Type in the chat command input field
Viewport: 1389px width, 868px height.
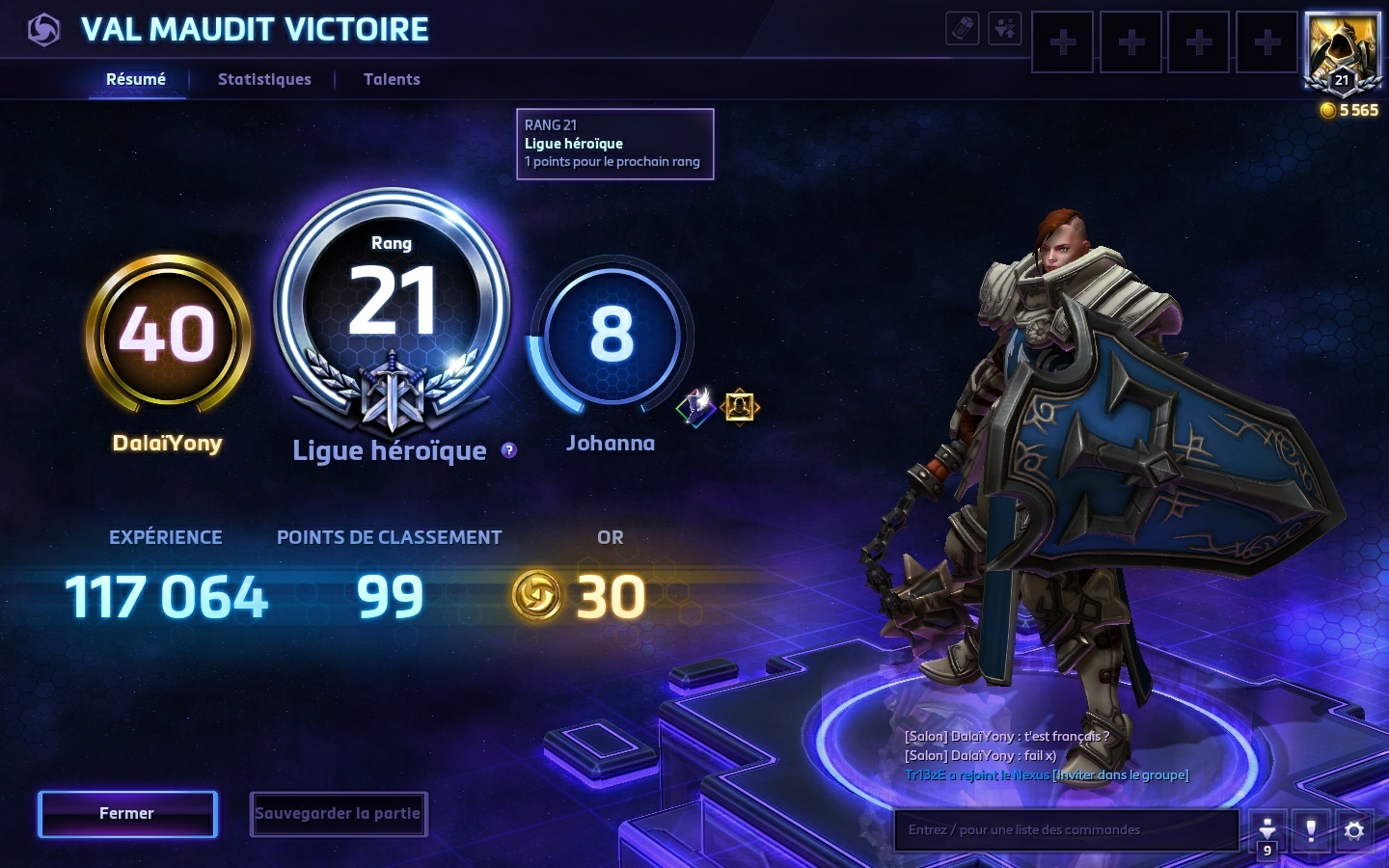pyautogui.click(x=1066, y=829)
